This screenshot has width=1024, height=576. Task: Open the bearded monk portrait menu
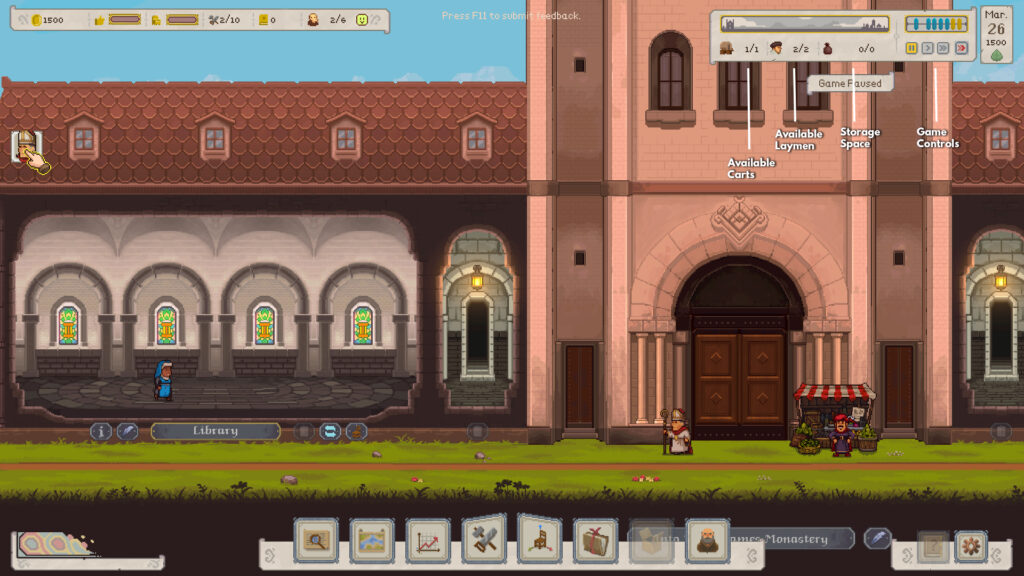[707, 541]
